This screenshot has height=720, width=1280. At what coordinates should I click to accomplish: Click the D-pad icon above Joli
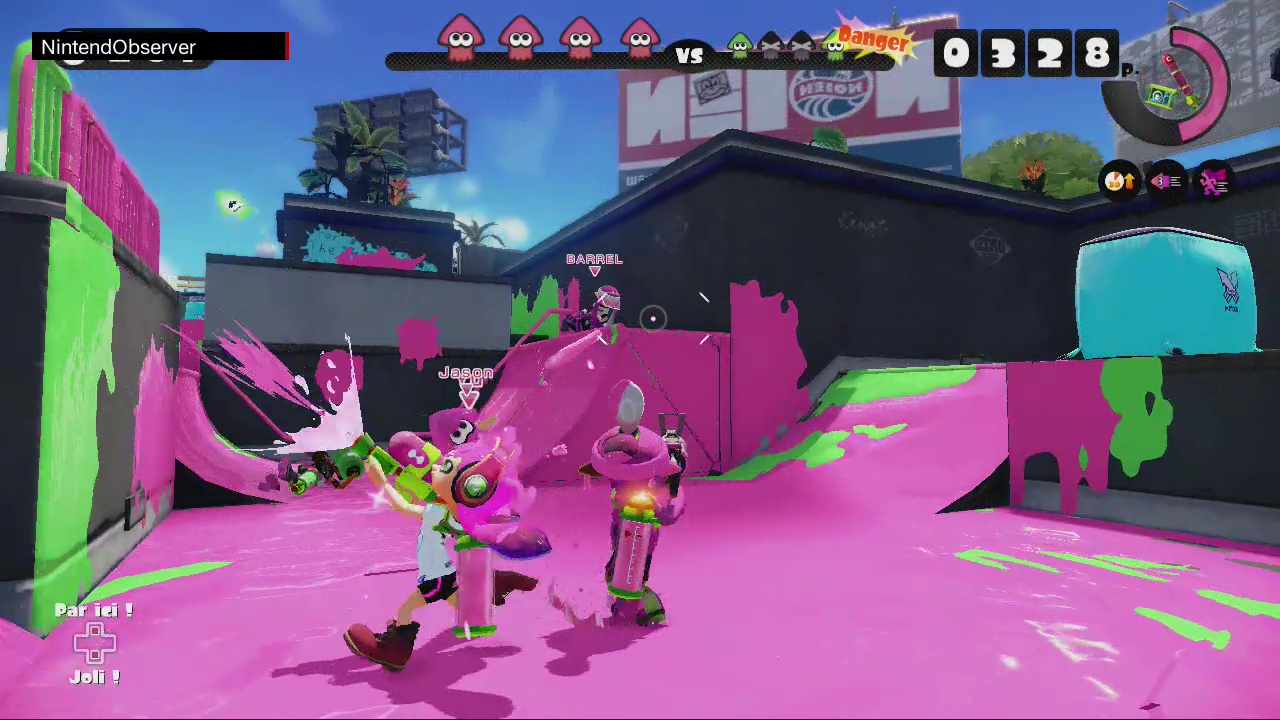click(95, 643)
